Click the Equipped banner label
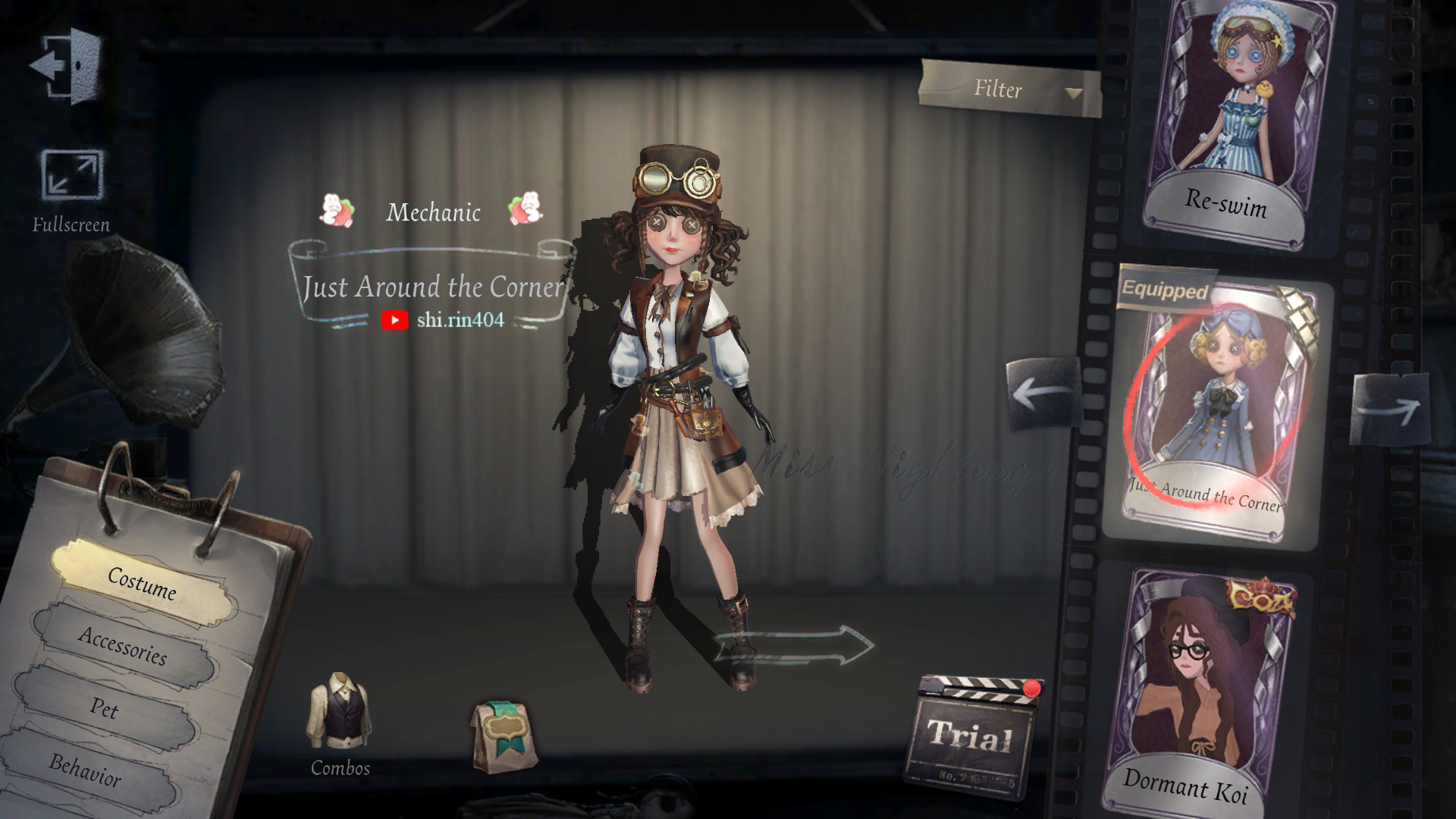The image size is (1456, 819). coord(1168,290)
